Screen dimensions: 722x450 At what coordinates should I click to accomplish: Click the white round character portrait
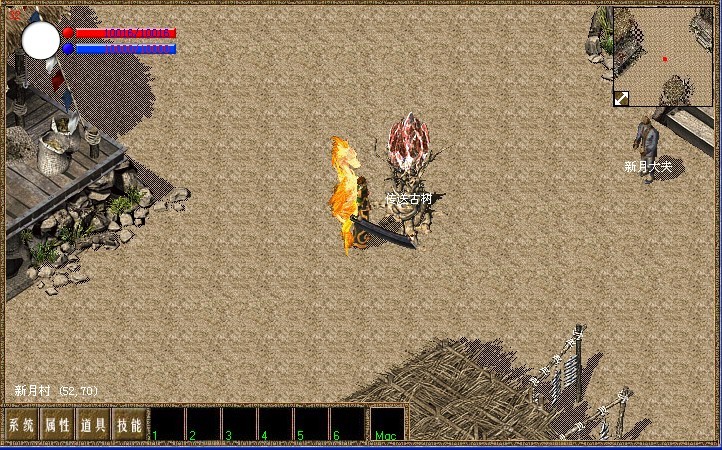pyautogui.click(x=41, y=40)
